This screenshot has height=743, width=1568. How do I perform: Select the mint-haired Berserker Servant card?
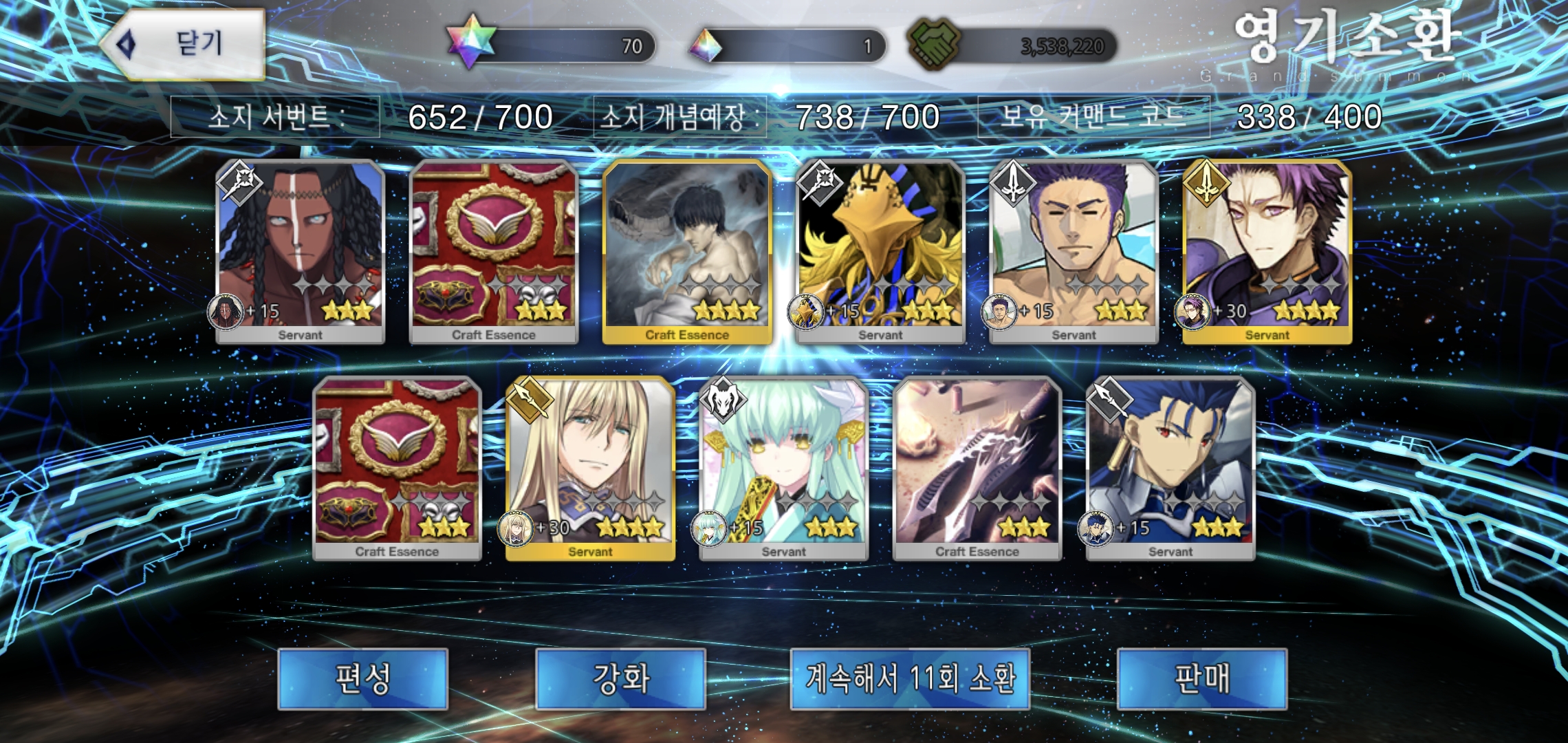783,468
